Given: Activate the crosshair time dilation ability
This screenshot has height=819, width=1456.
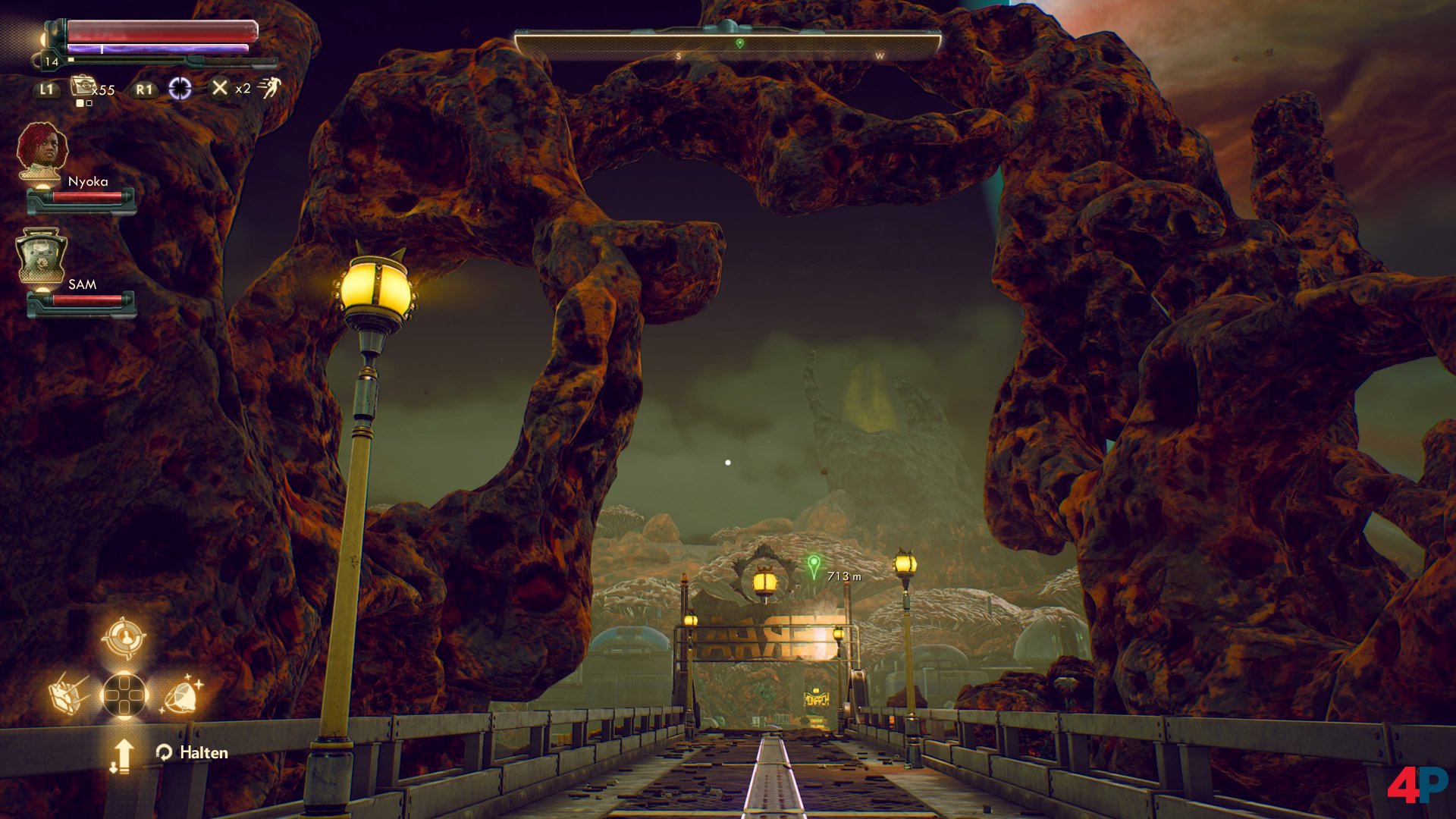Looking at the screenshot, I should pyautogui.click(x=180, y=89).
